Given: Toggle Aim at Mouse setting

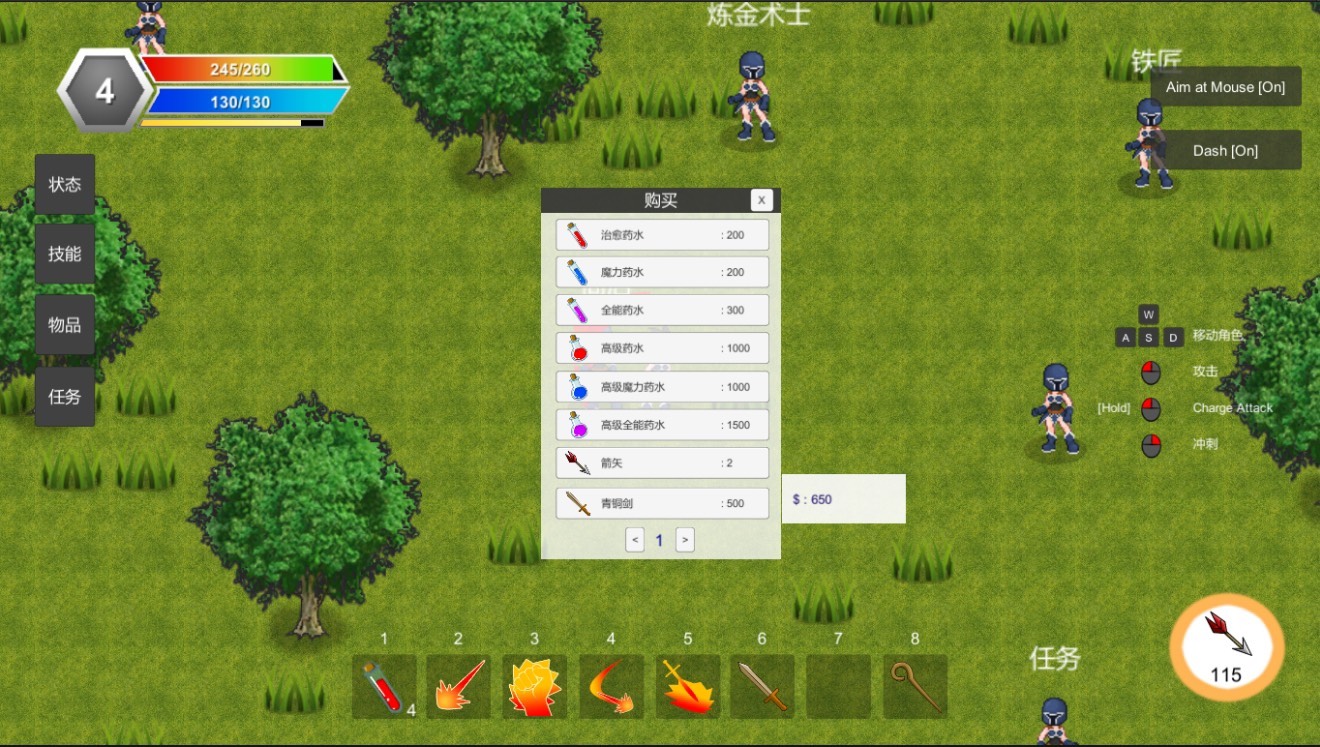Looking at the screenshot, I should tap(1225, 87).
